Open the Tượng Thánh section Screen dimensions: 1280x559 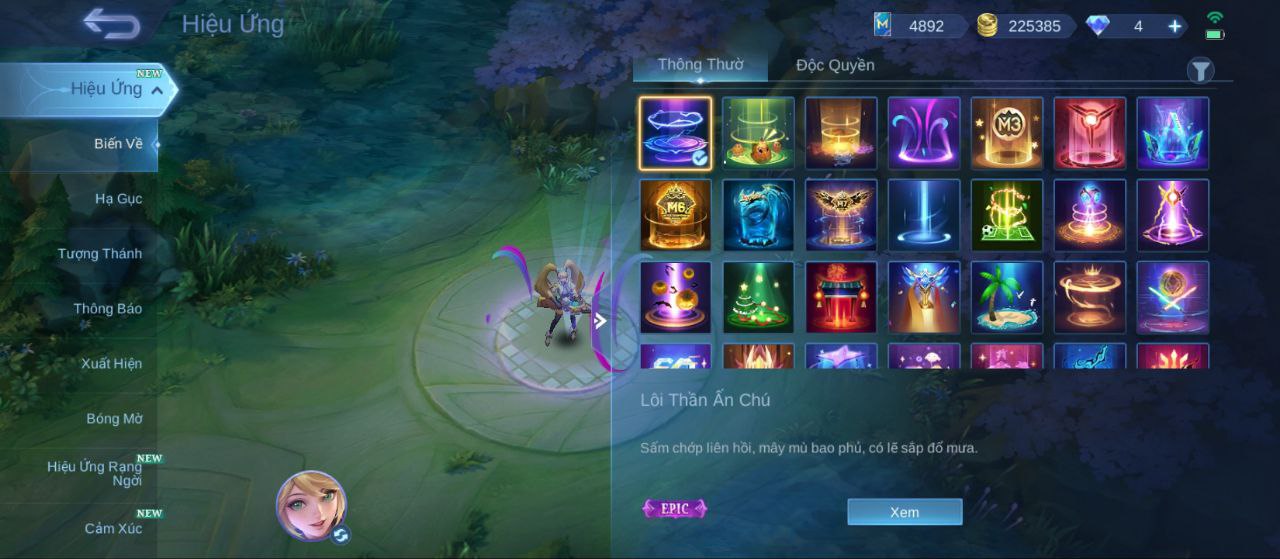[99, 254]
